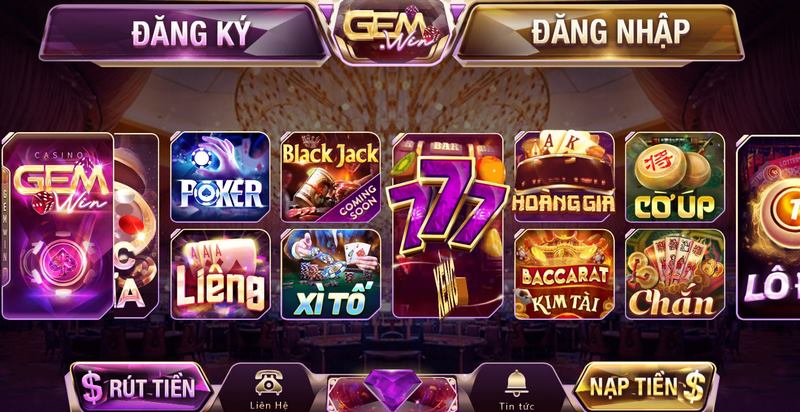The width and height of the screenshot is (800, 412).
Task: Start the Baccarat Kim Tài game
Action: (563, 272)
